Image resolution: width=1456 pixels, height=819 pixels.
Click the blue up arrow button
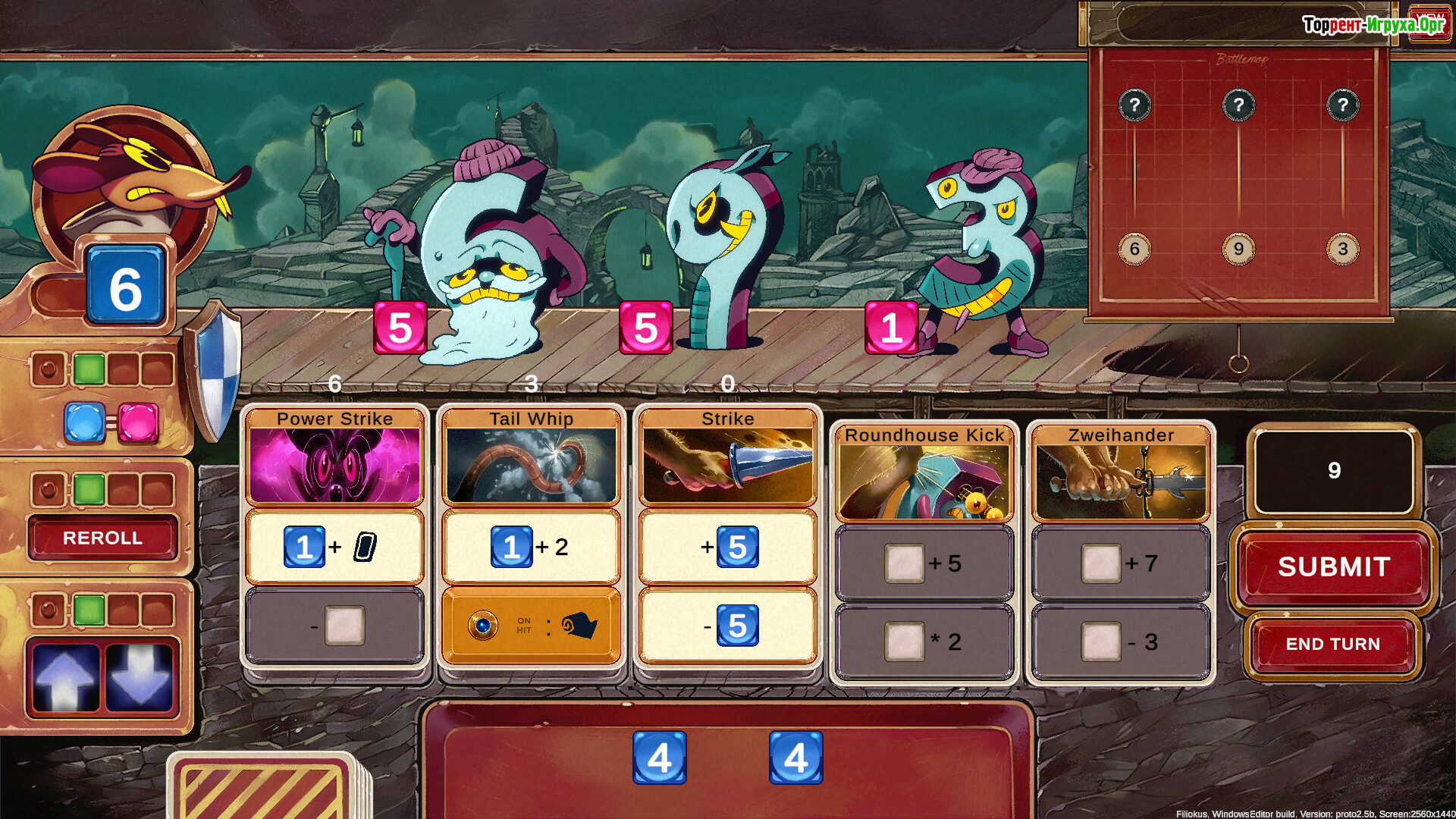tap(65, 677)
